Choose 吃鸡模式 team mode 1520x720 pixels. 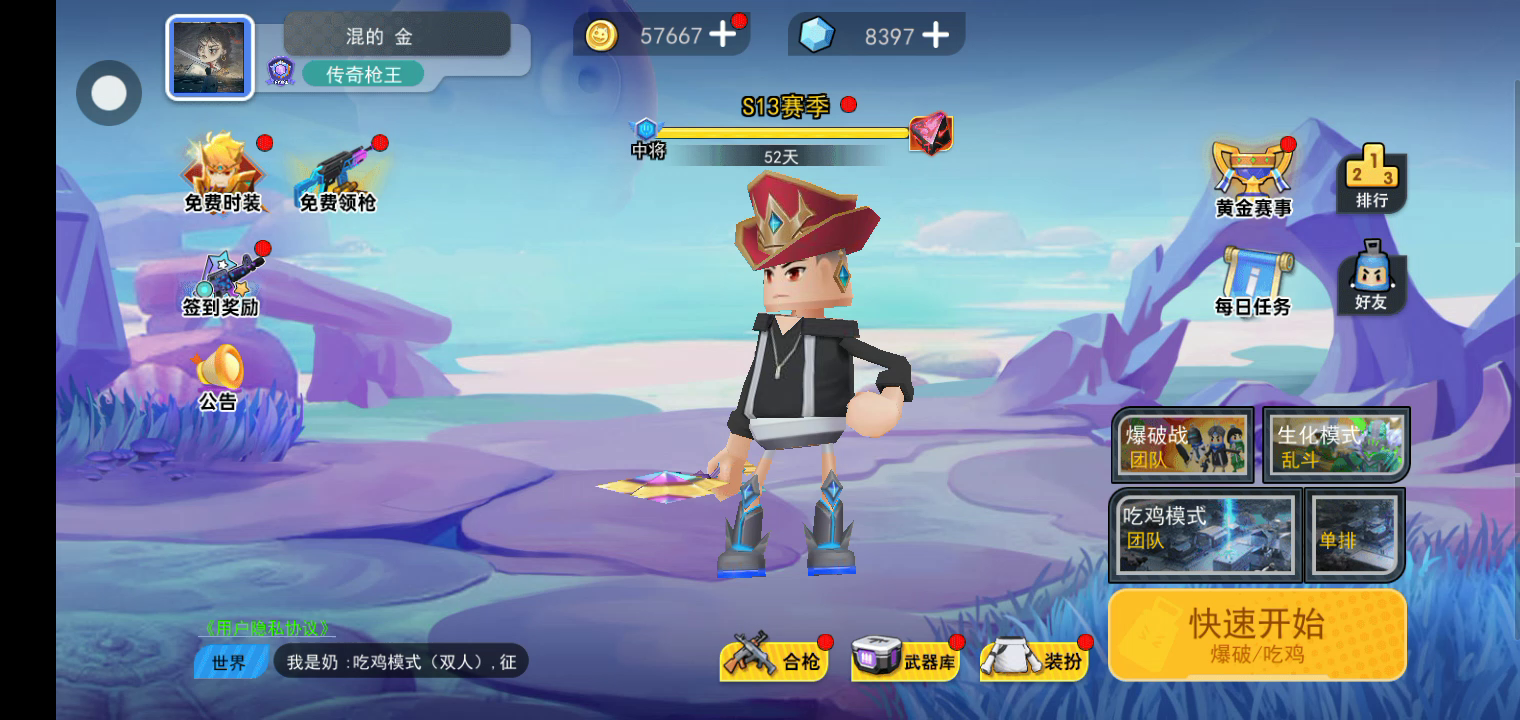click(1205, 535)
